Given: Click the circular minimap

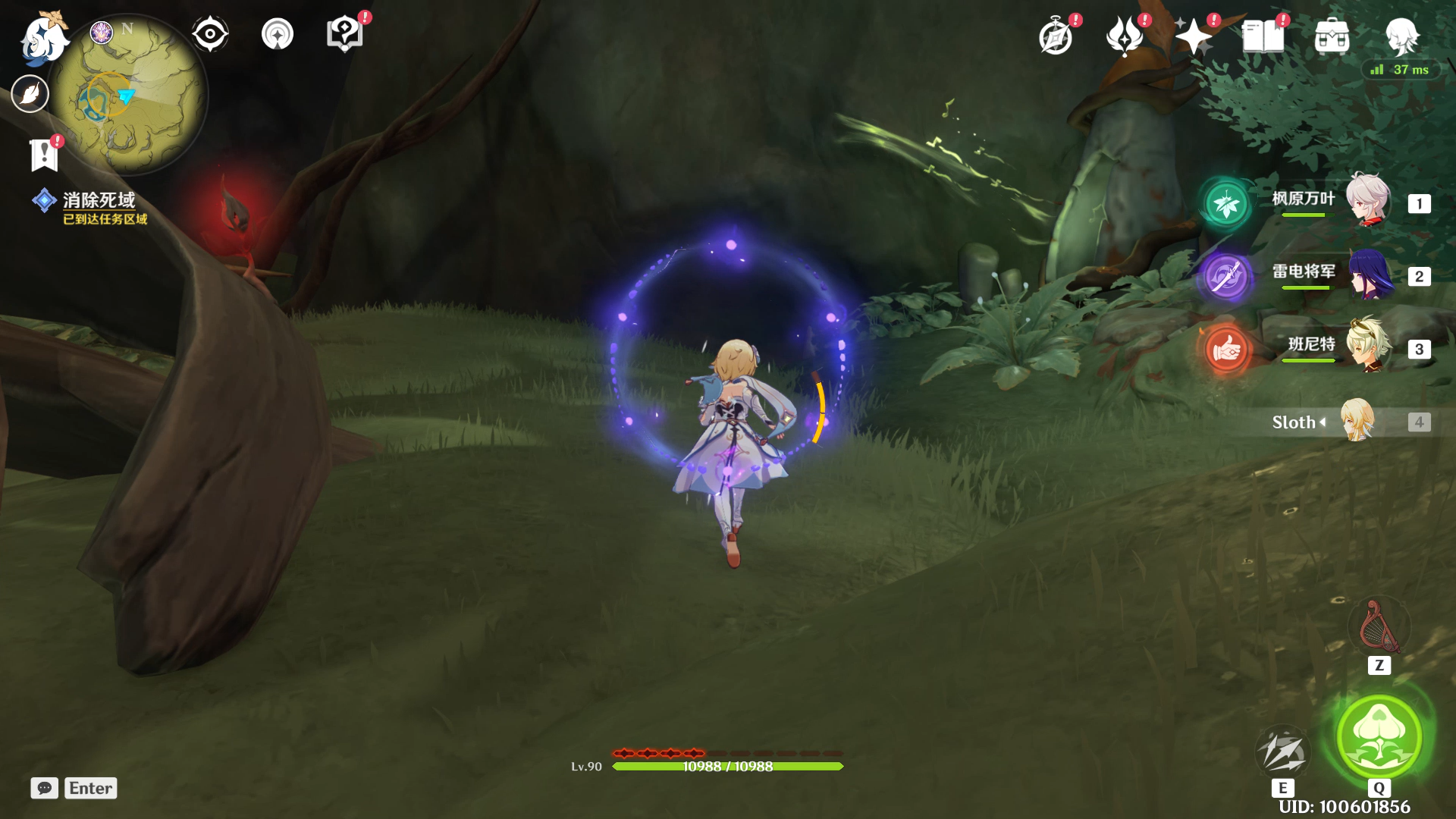Looking at the screenshot, I should (129, 95).
